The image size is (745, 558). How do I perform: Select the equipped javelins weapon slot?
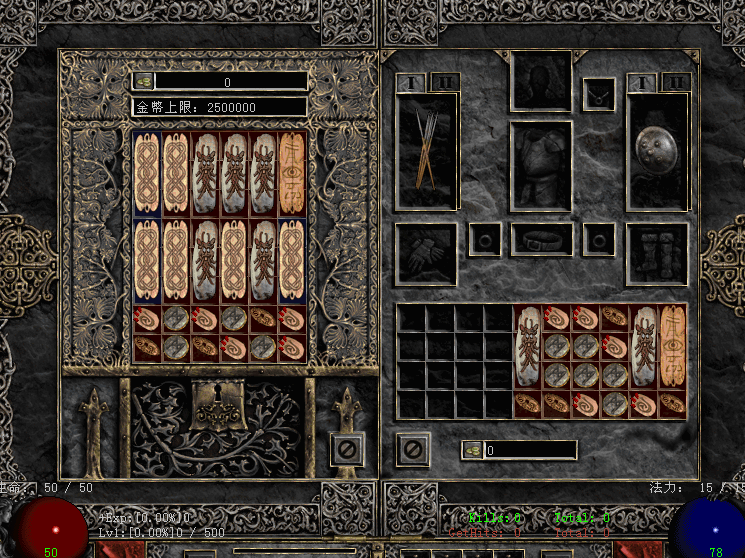point(427,150)
